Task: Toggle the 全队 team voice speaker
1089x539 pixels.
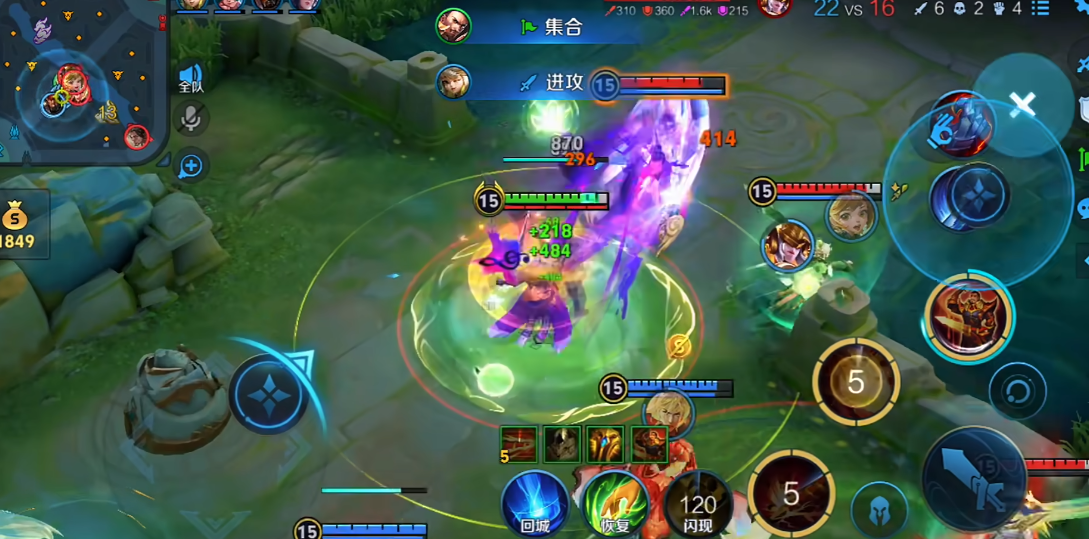Action: tap(190, 78)
